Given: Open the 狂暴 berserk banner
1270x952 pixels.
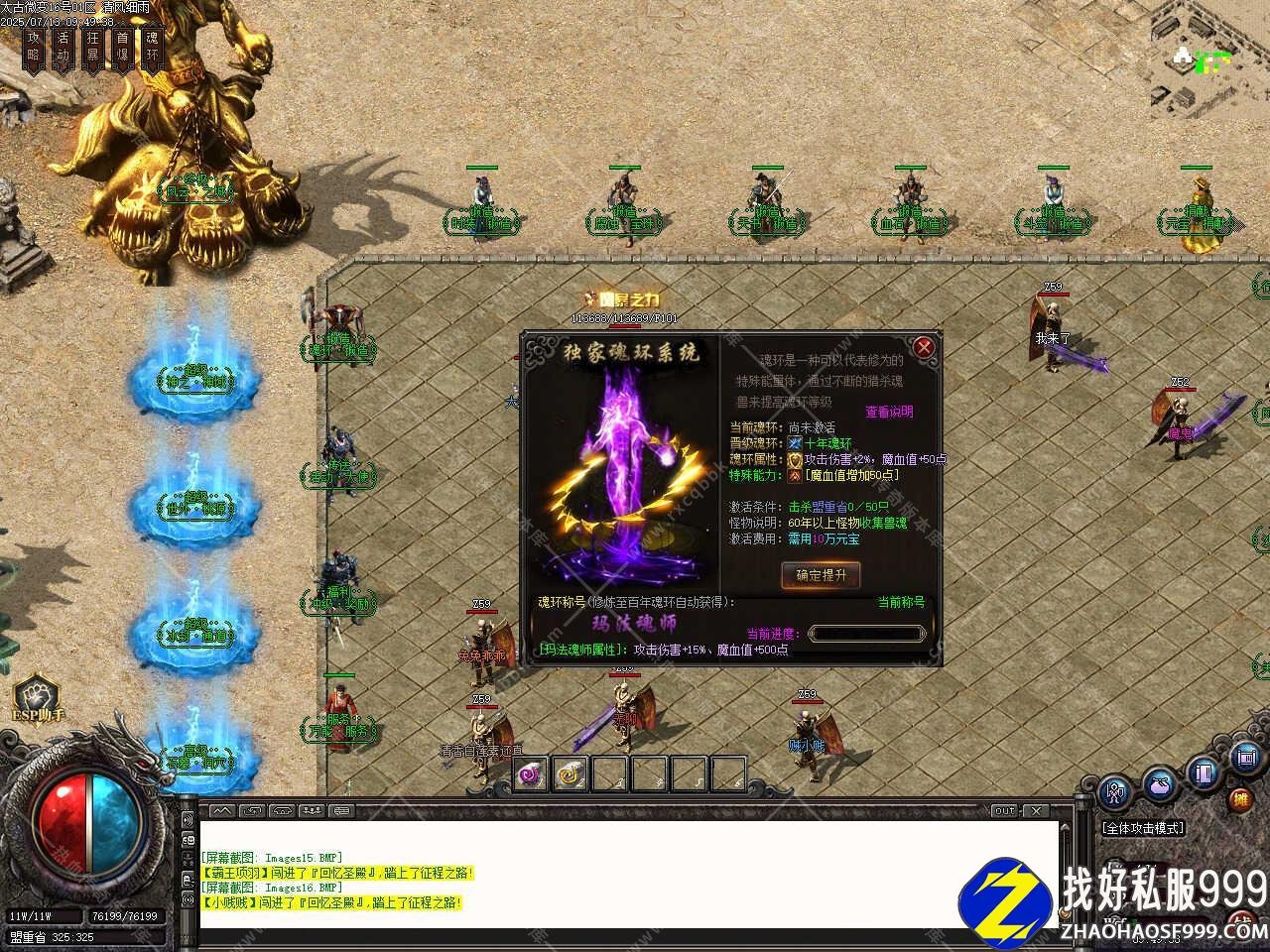Looking at the screenshot, I should (x=93, y=48).
